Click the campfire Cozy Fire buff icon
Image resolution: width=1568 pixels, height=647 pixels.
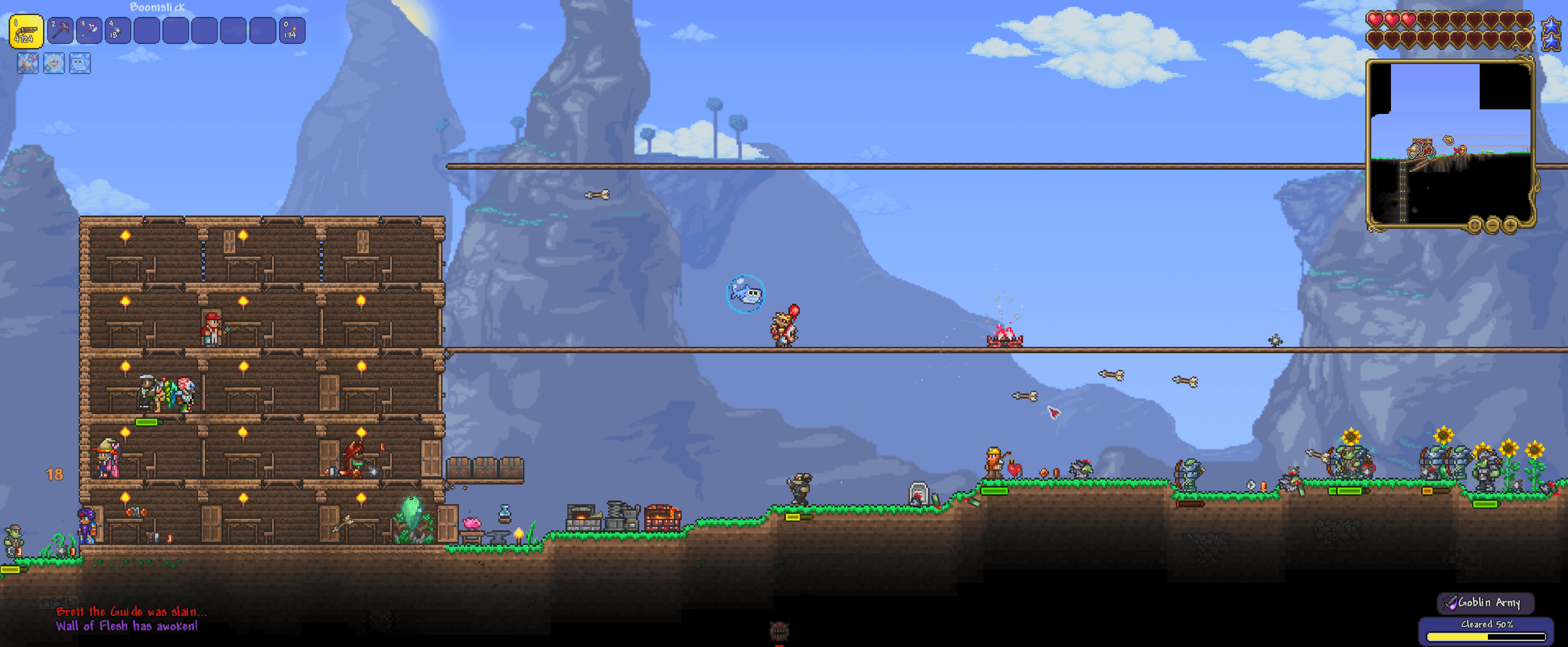28,63
